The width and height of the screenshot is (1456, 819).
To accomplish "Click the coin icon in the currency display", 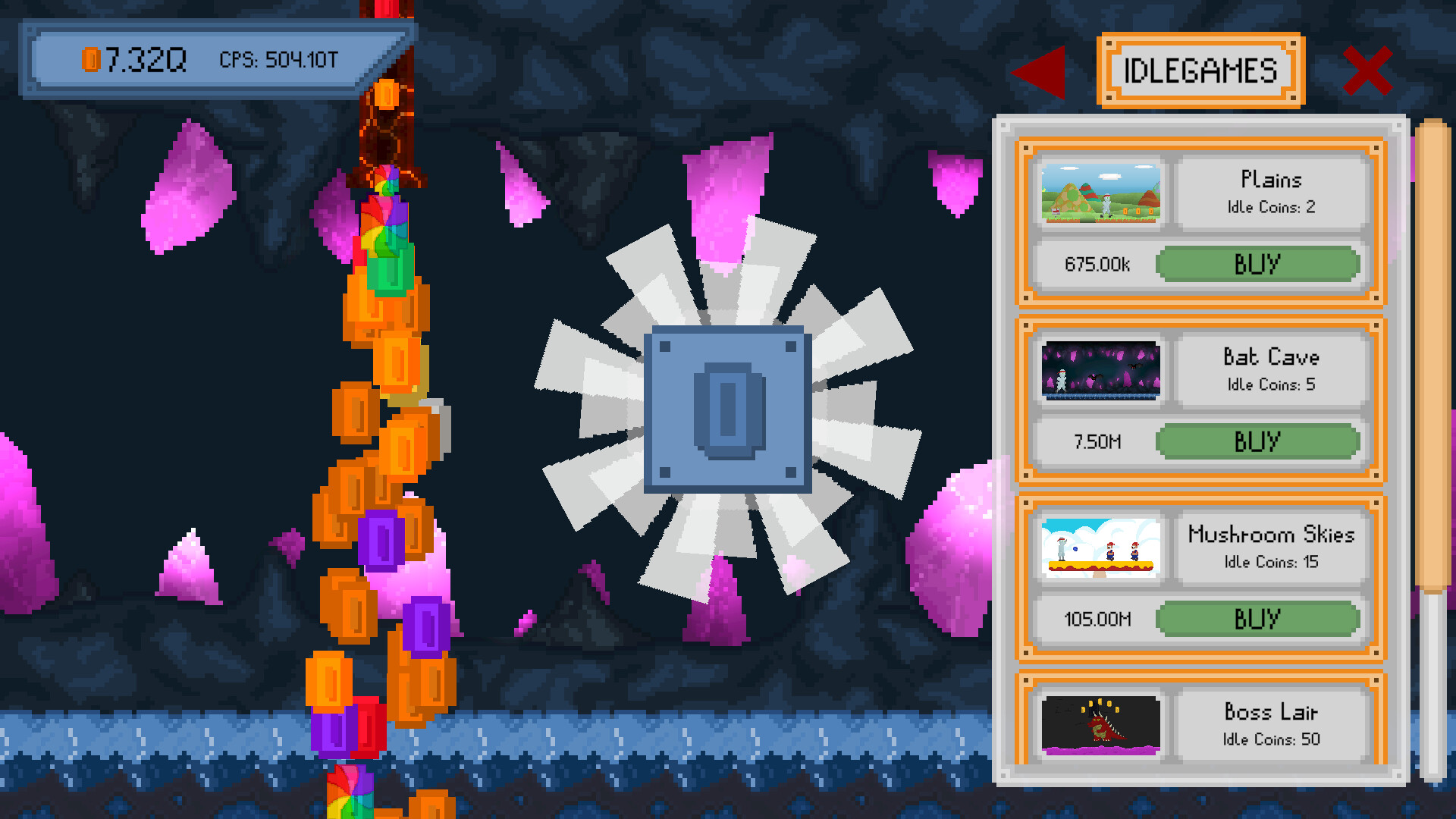I will coord(92,58).
